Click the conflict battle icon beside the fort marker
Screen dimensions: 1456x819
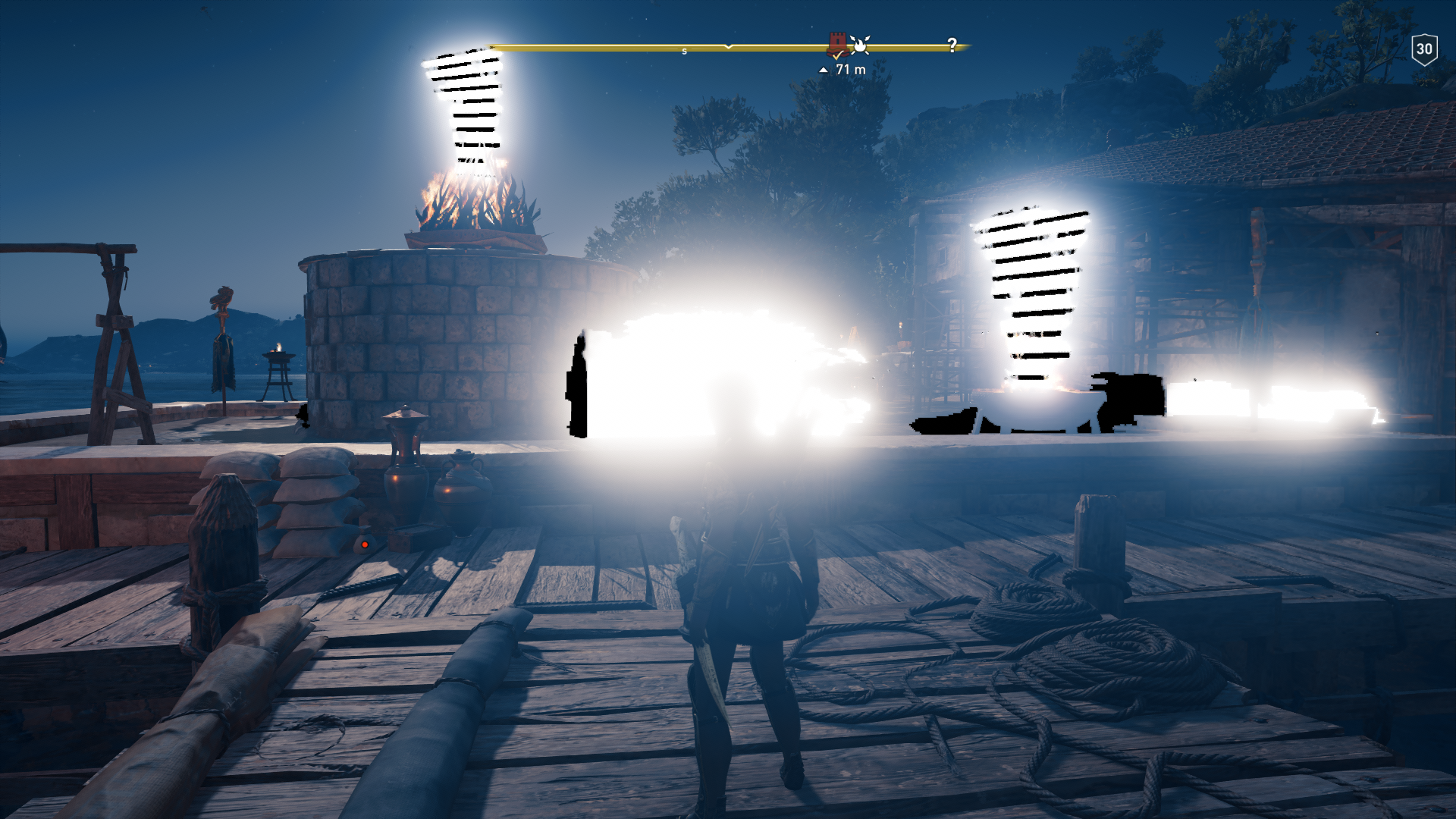(x=861, y=46)
